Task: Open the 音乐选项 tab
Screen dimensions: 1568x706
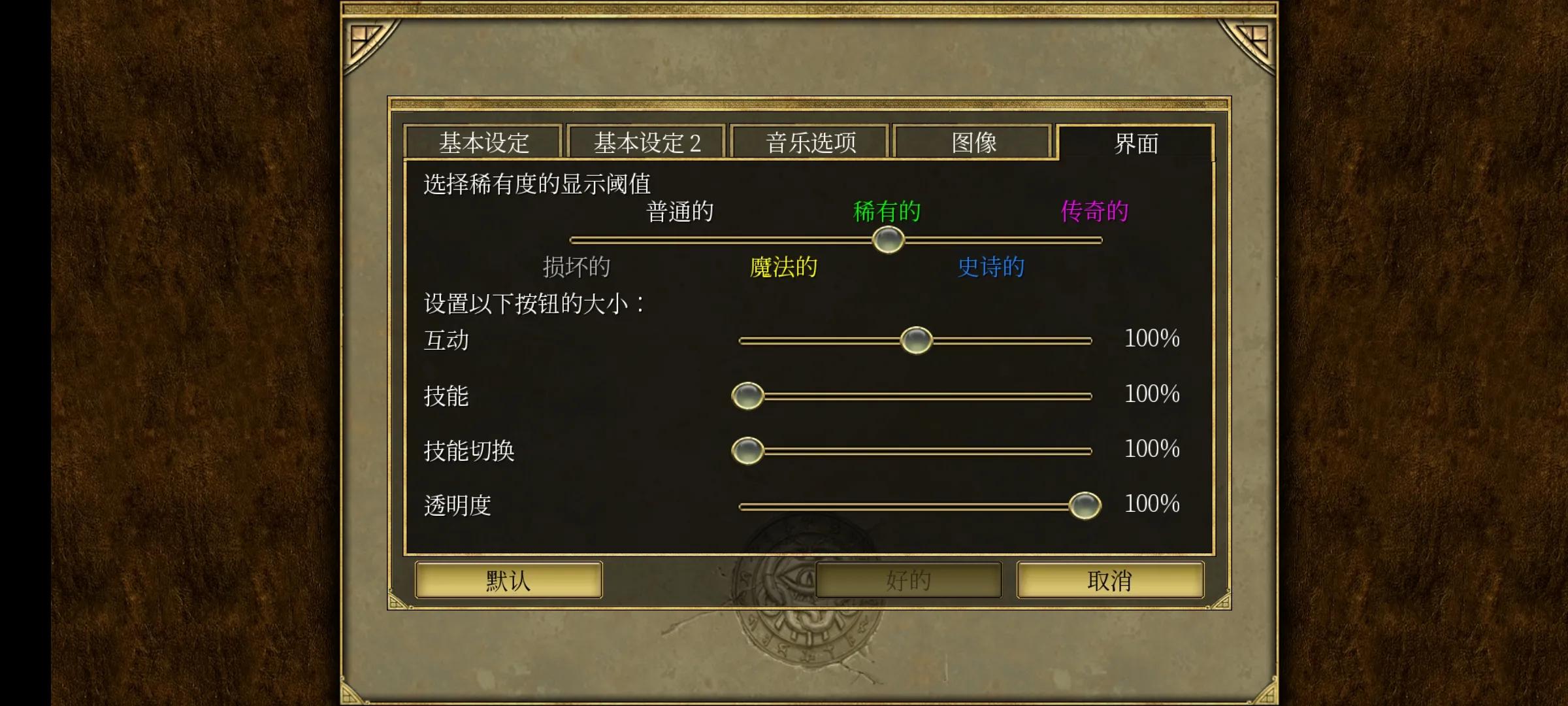Action: pyautogui.click(x=811, y=142)
